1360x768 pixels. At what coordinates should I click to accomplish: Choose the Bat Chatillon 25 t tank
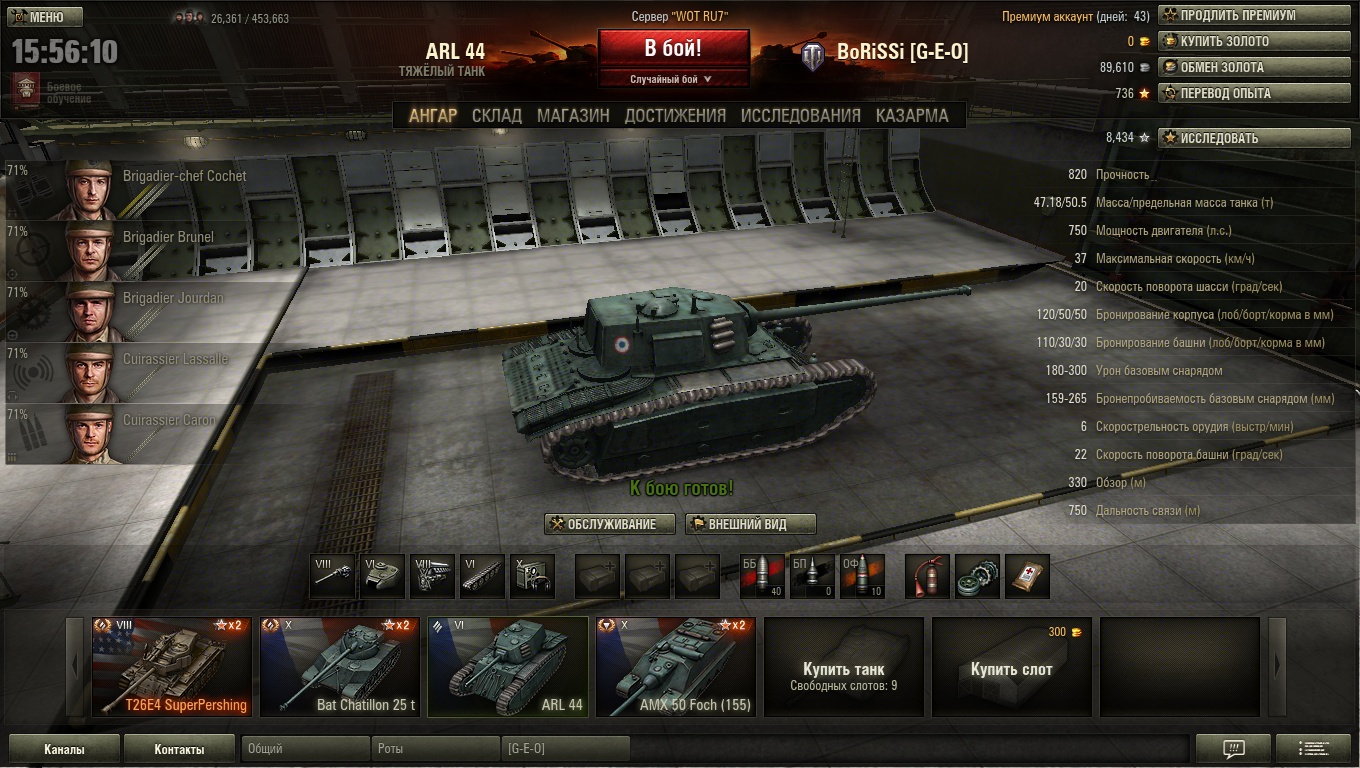click(340, 667)
